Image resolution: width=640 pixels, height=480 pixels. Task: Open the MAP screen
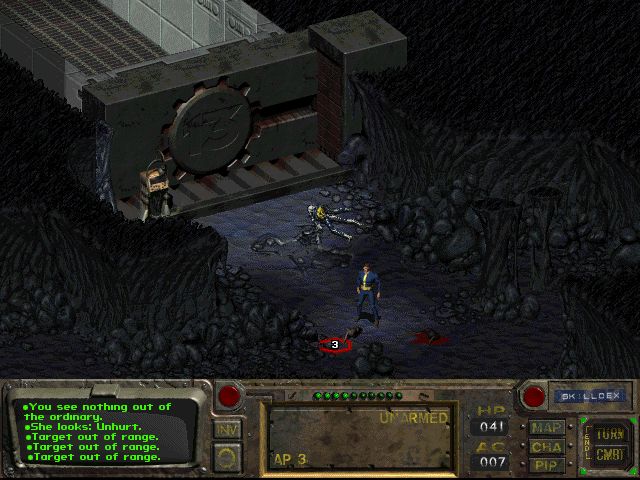tap(546, 428)
